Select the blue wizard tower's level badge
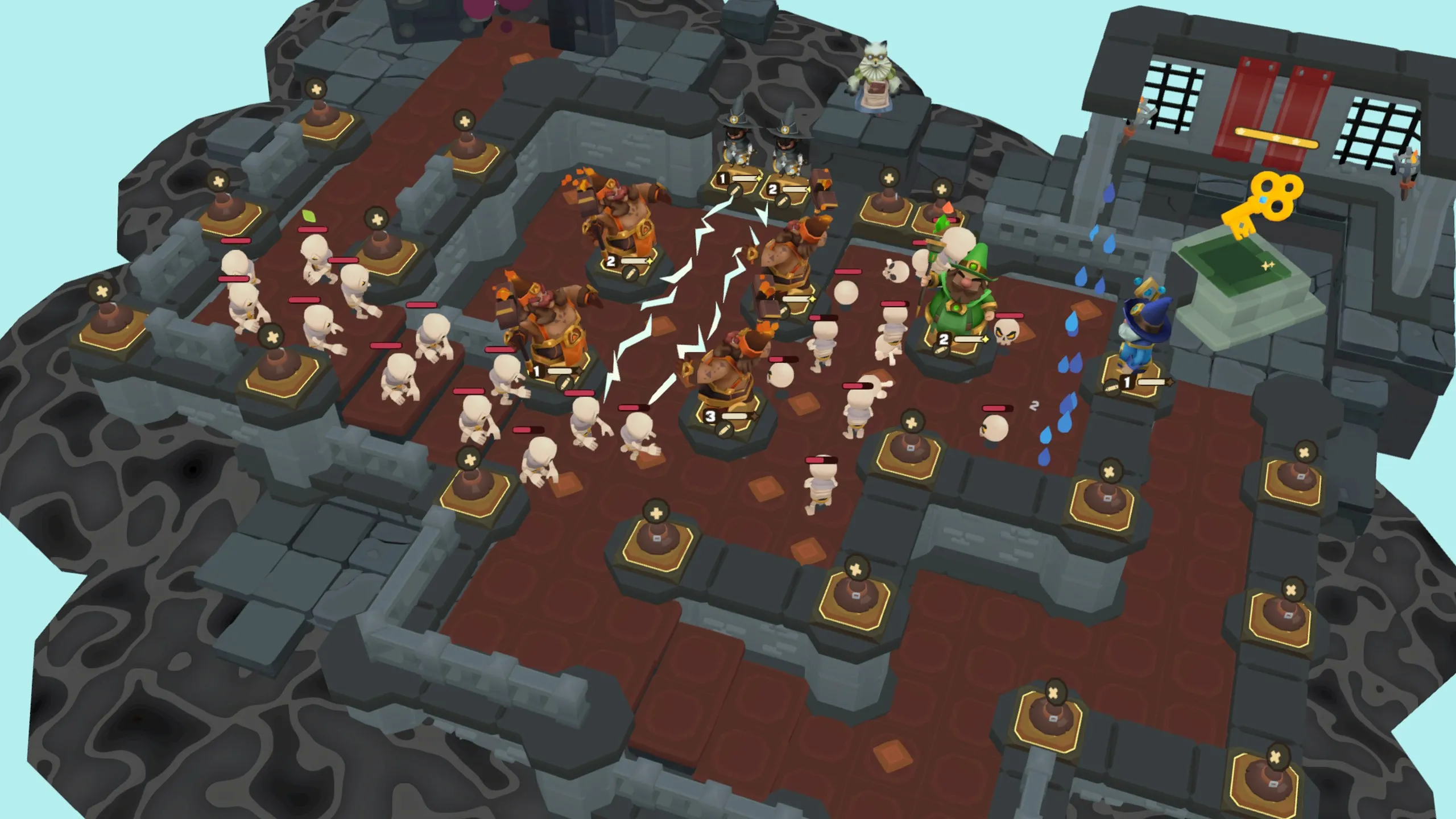The image size is (1456, 819). point(1127,383)
